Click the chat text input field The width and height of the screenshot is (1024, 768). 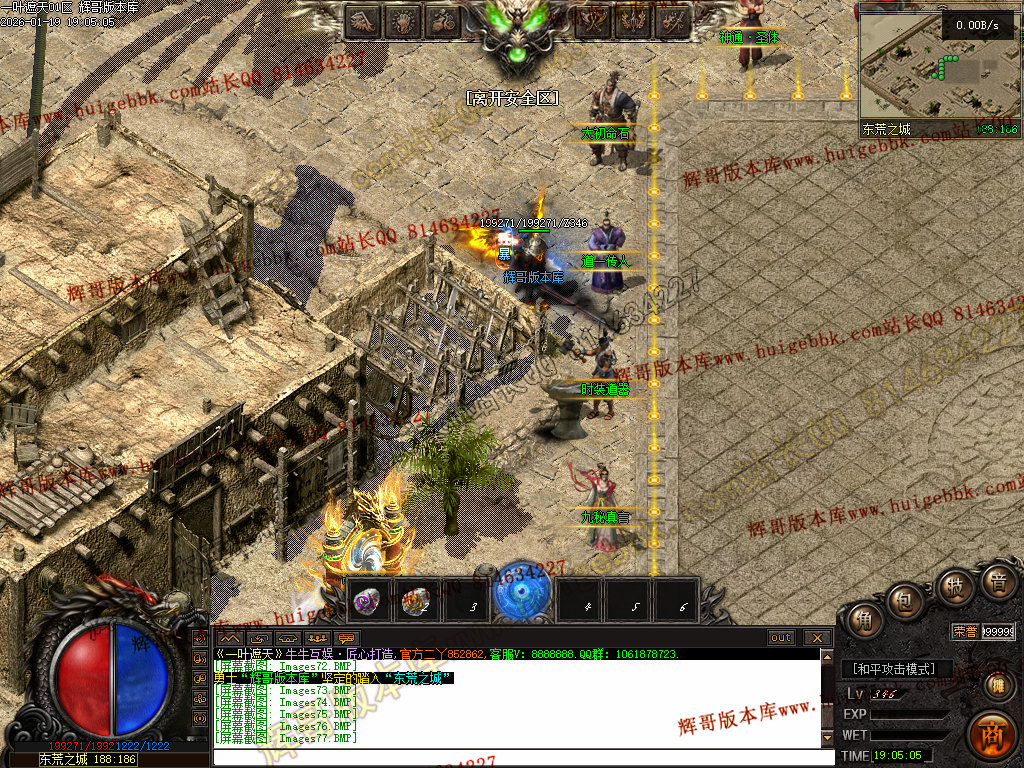(x=520, y=757)
